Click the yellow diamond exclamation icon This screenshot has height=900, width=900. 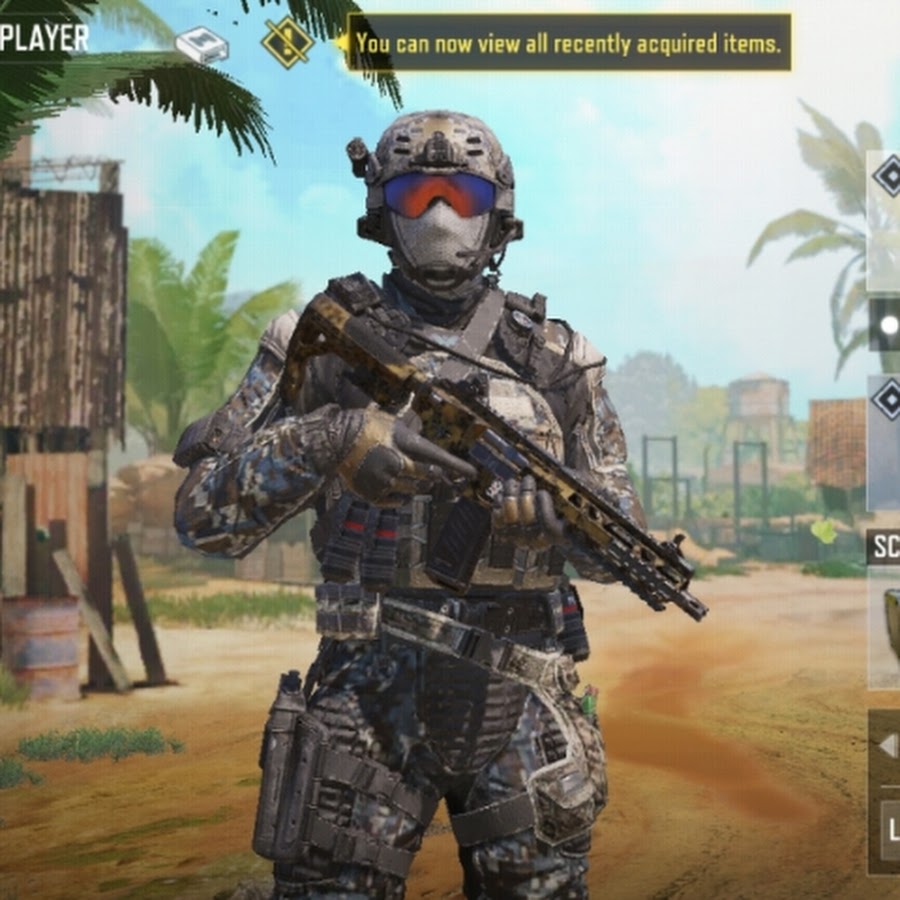point(286,43)
